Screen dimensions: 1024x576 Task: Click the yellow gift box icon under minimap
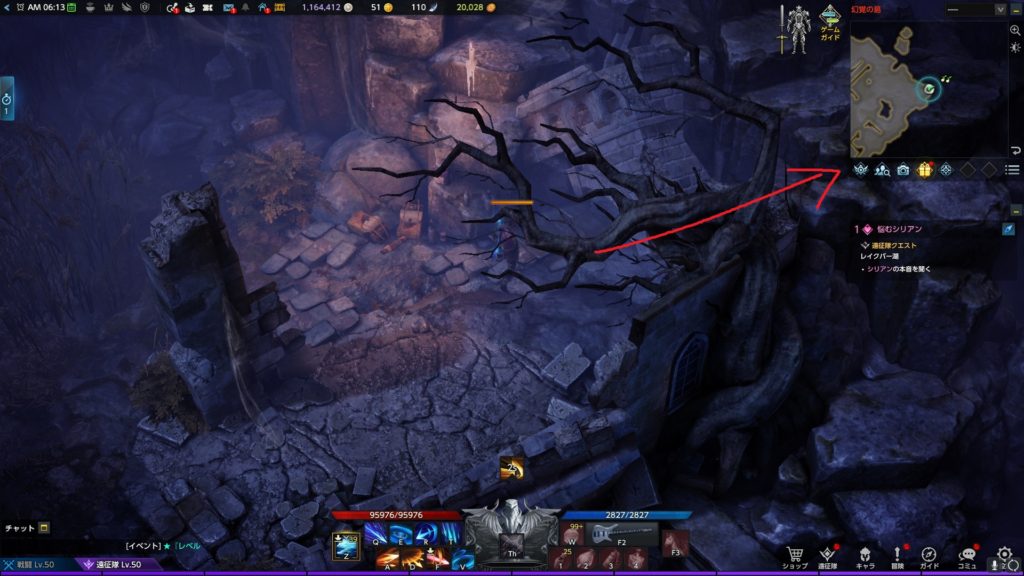pyautogui.click(x=925, y=170)
